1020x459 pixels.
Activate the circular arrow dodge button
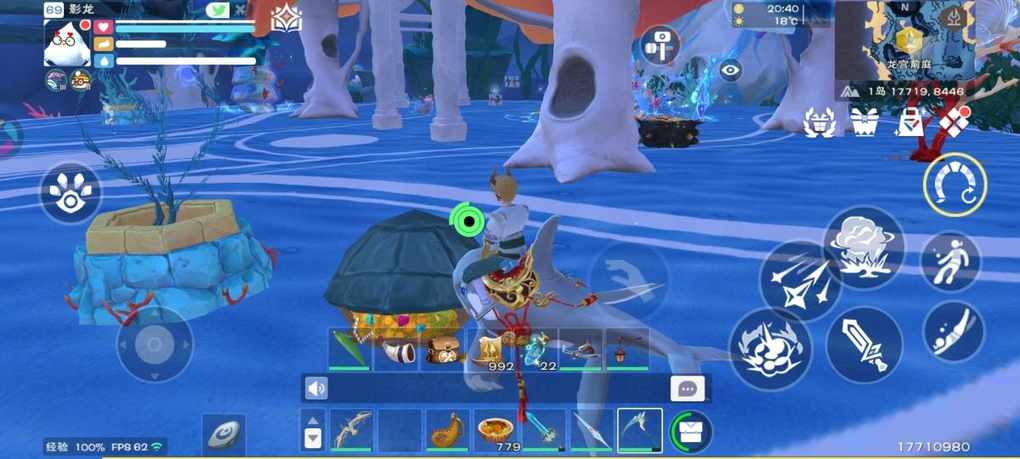click(x=955, y=185)
